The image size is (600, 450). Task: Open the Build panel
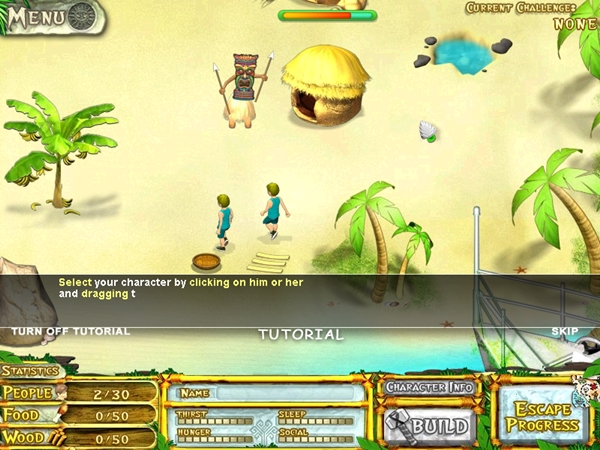point(430,425)
